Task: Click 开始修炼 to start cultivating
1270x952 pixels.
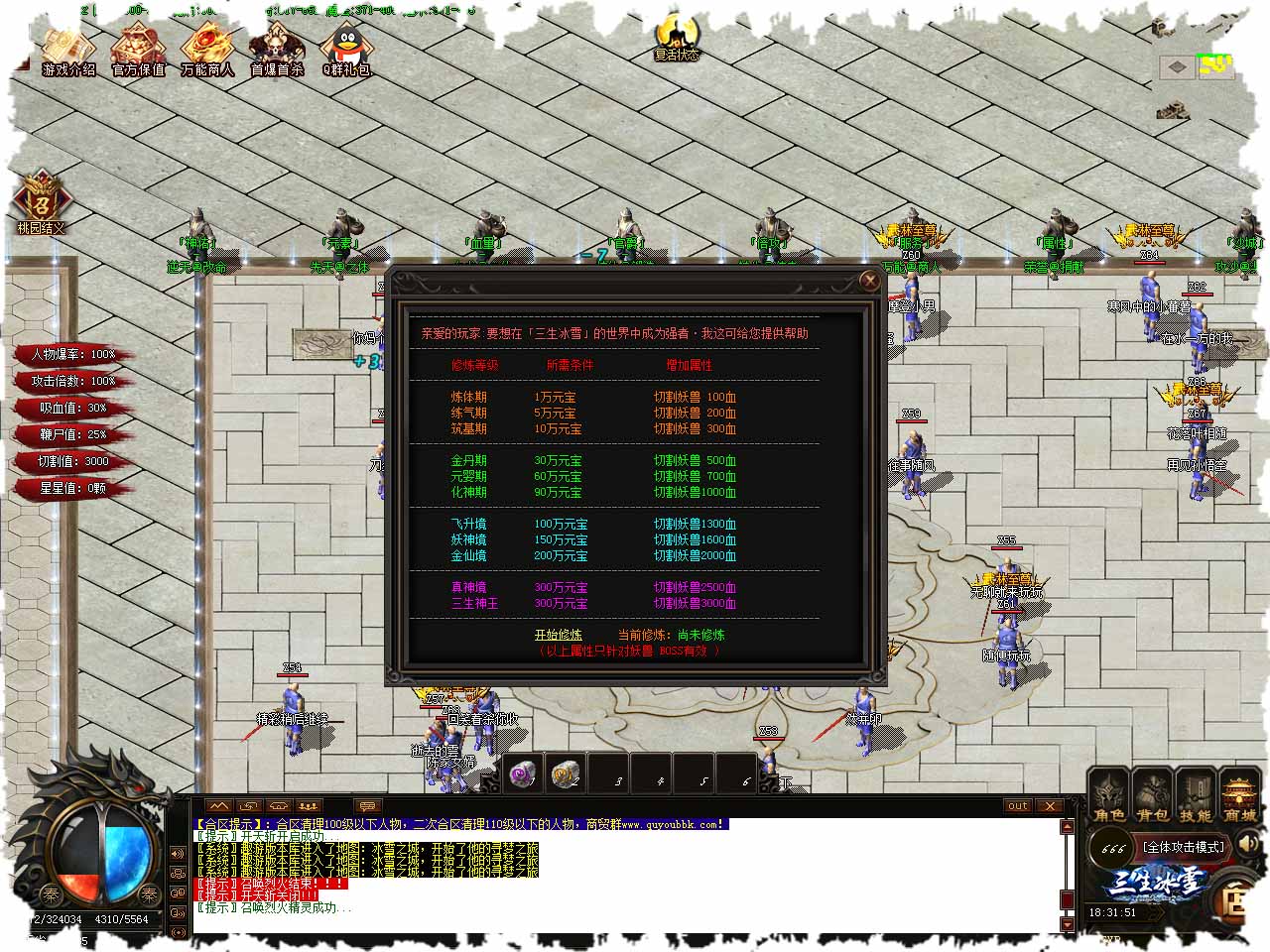Action: tap(559, 635)
